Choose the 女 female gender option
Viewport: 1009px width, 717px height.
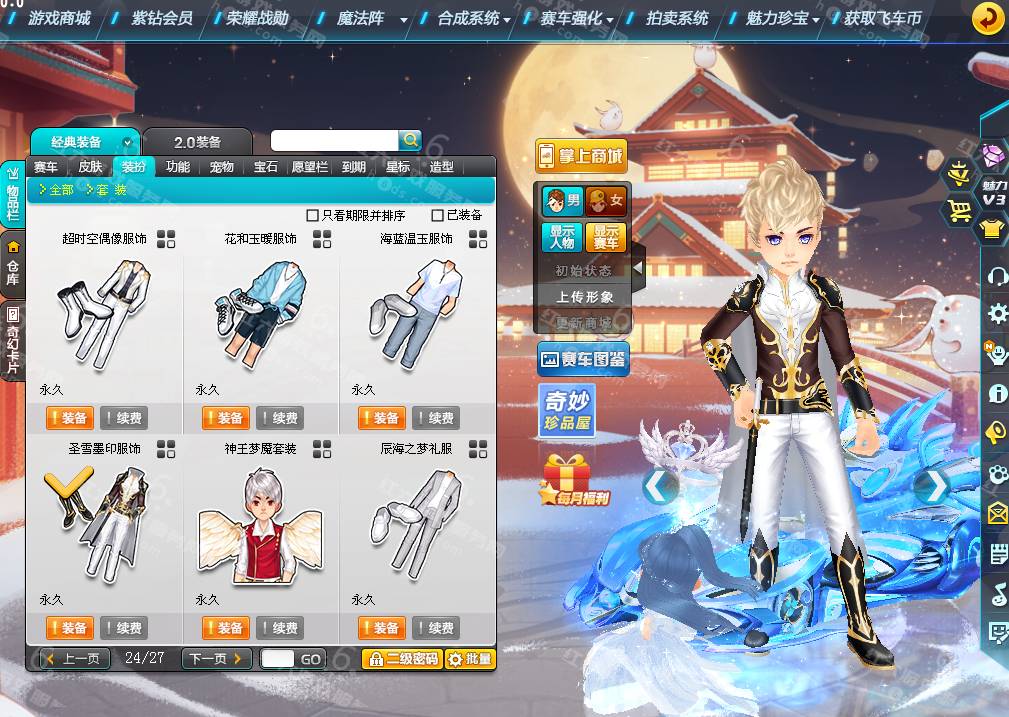coord(606,201)
